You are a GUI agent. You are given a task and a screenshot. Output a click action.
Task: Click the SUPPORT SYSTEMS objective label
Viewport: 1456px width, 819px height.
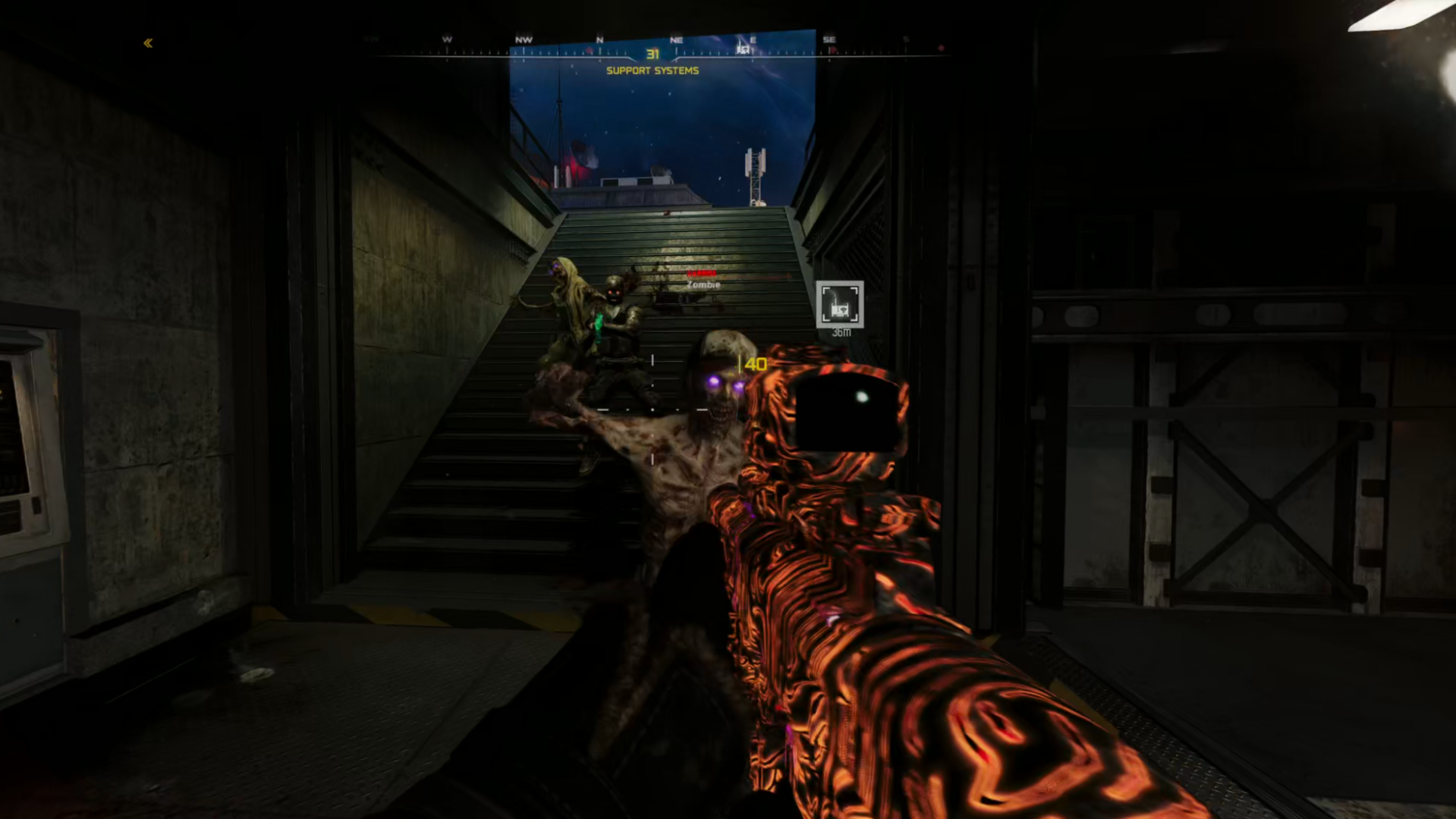click(652, 71)
